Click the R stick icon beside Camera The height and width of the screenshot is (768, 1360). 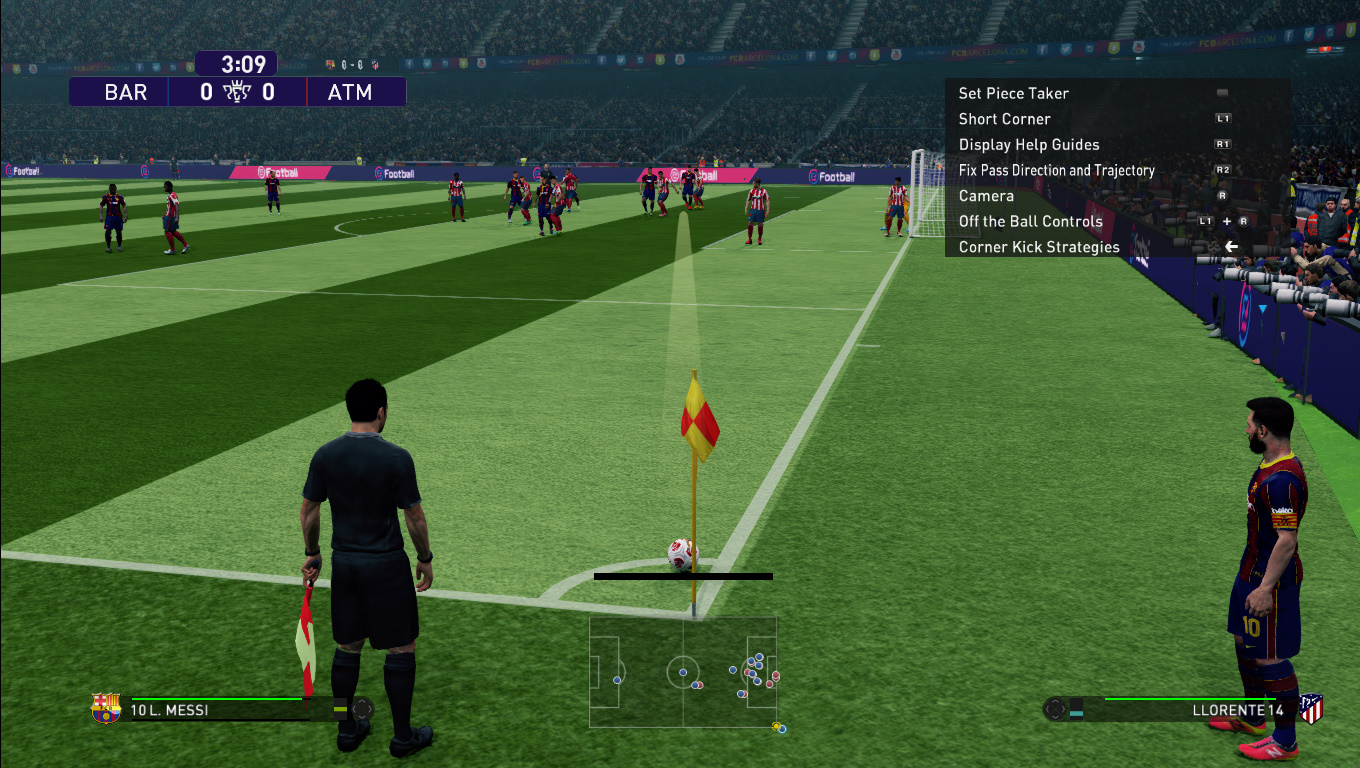(x=1221, y=195)
